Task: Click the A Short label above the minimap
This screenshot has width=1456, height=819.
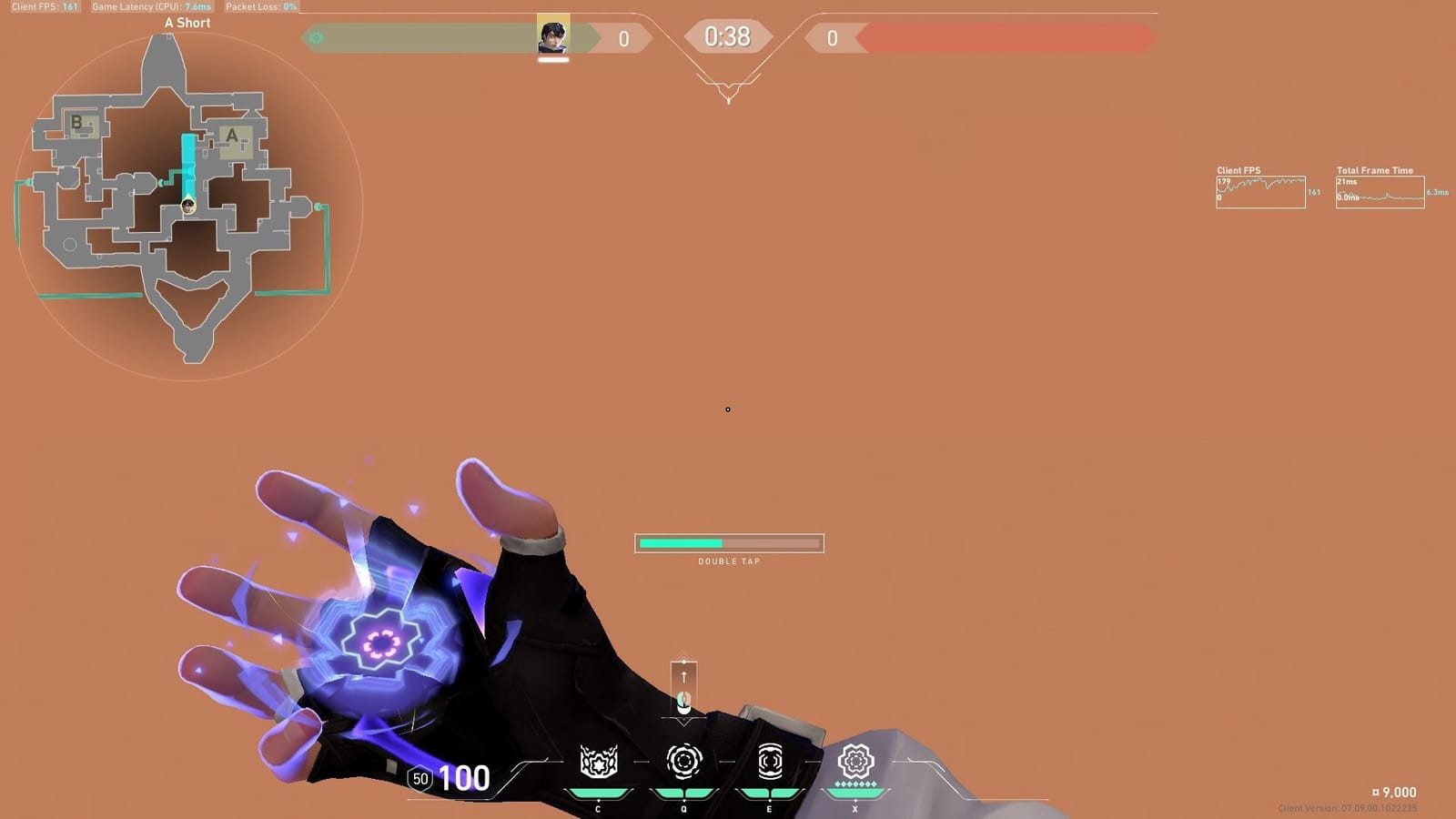Action: 186,22
